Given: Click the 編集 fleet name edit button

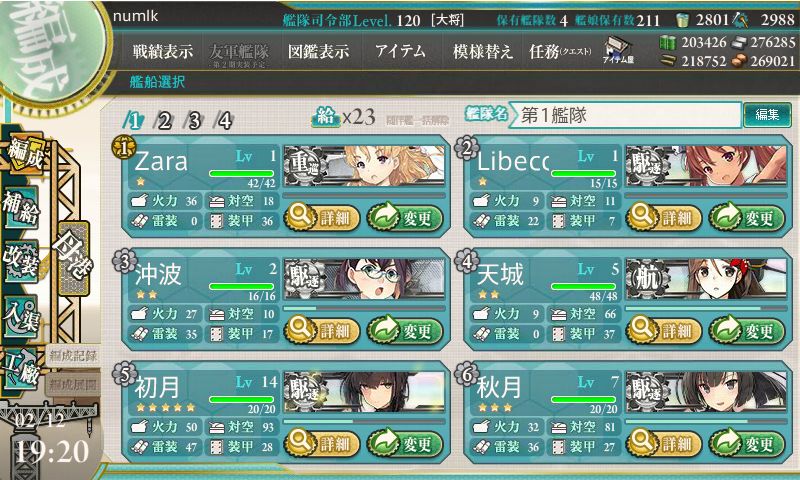Looking at the screenshot, I should pyautogui.click(x=767, y=115).
